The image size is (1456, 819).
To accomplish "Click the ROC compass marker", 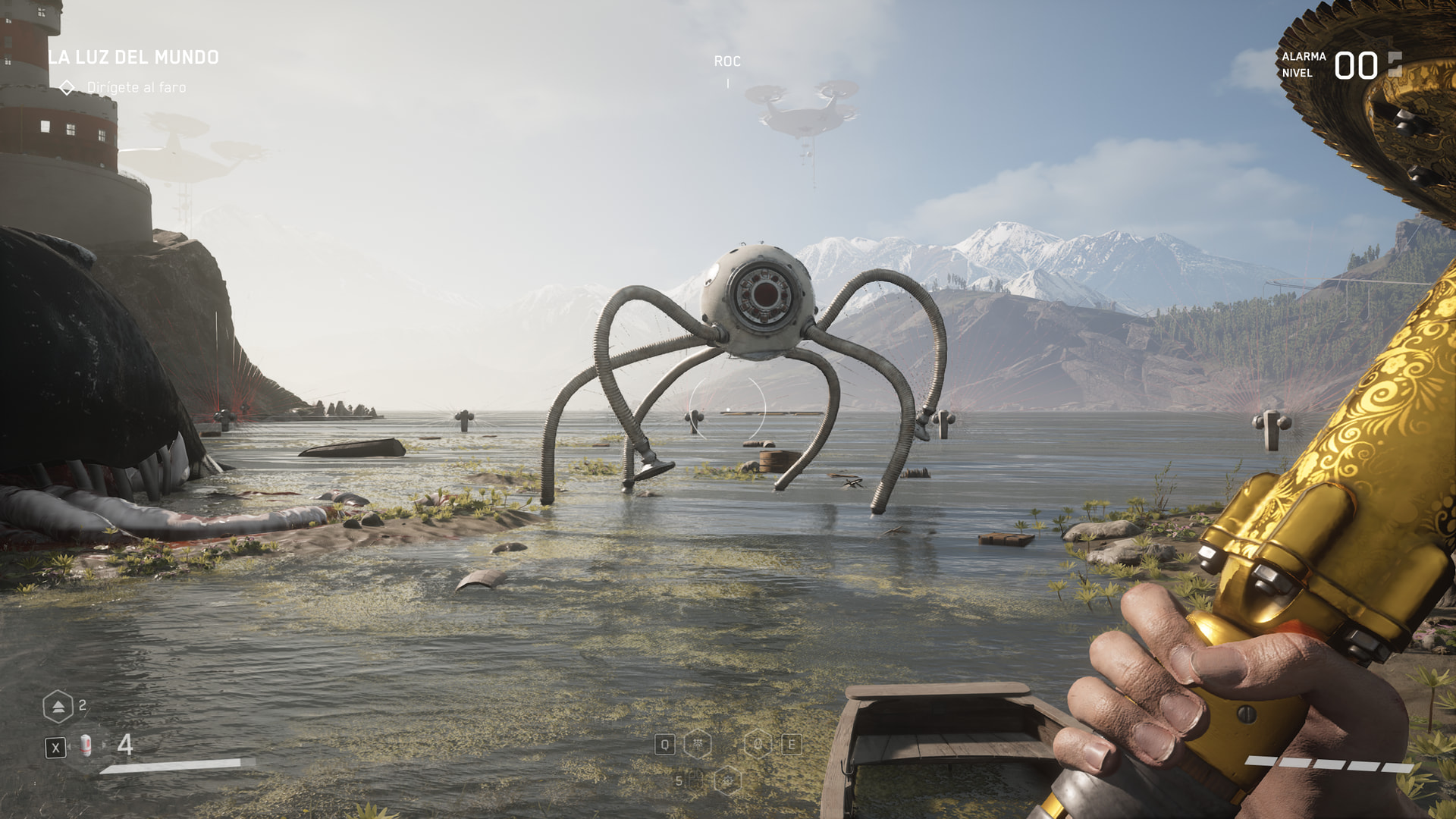I will [727, 61].
